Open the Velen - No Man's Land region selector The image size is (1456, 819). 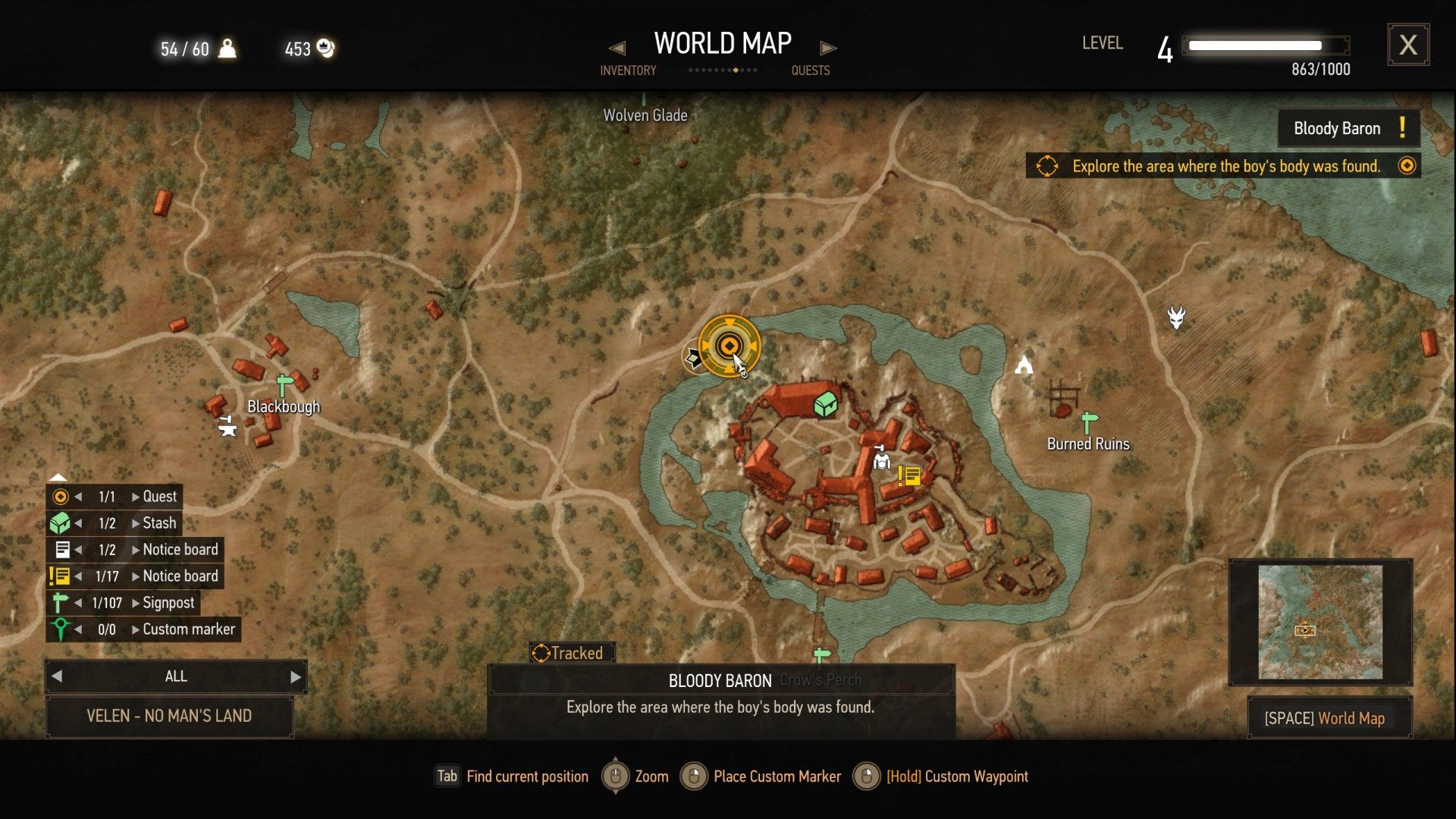[169, 716]
